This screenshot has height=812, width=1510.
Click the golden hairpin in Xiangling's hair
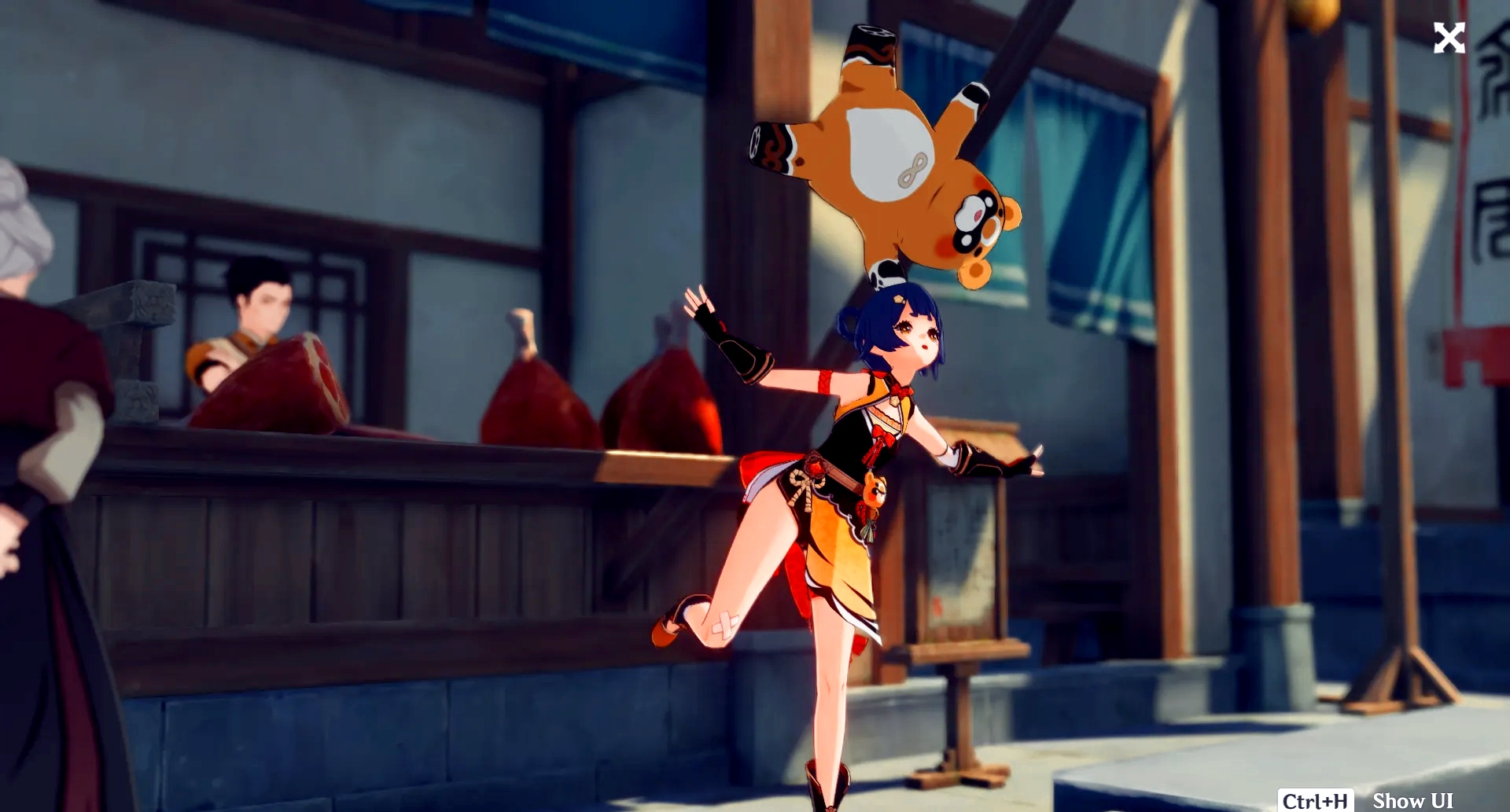(x=898, y=299)
